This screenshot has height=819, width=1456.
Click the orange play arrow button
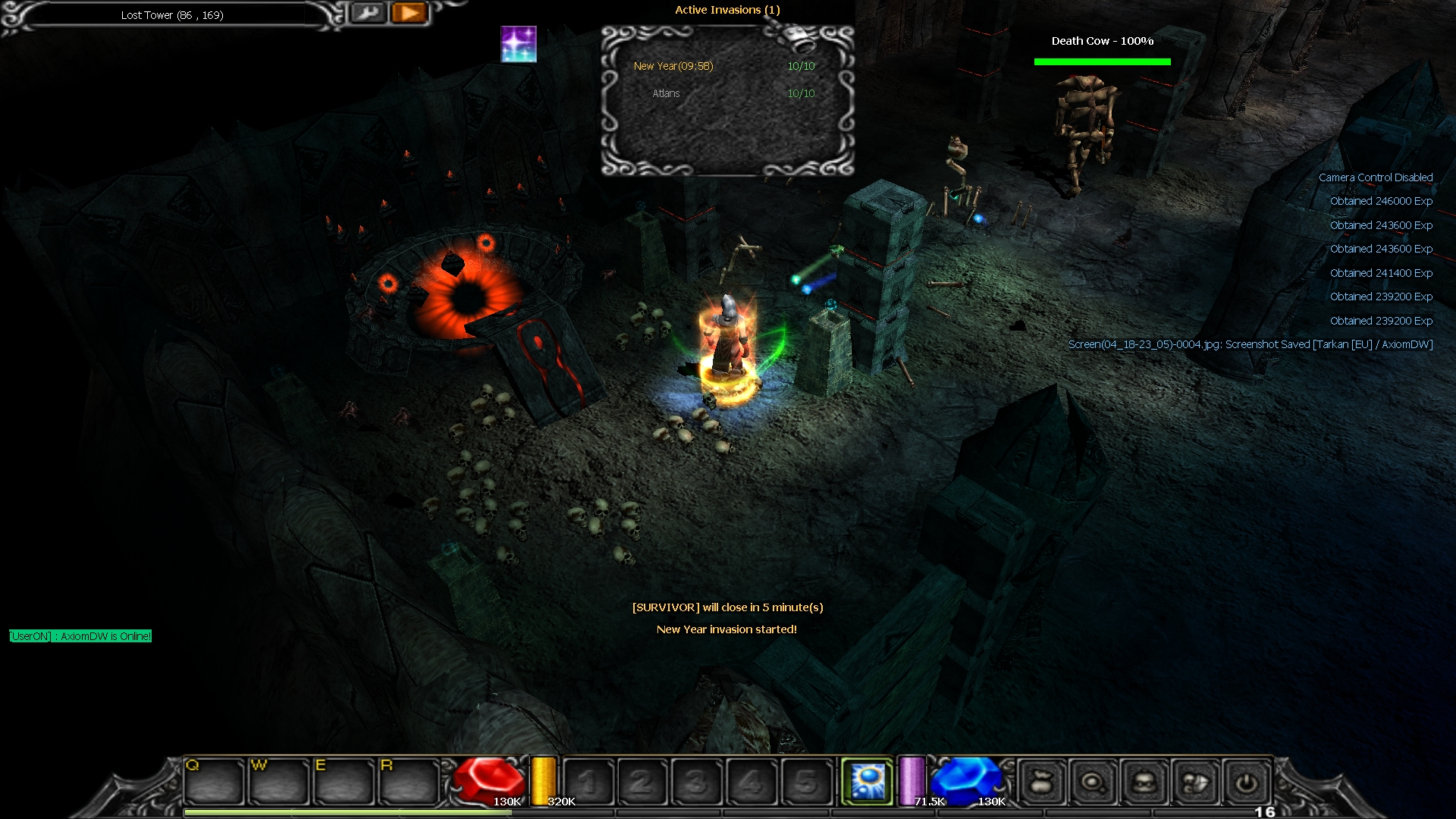pos(409,13)
